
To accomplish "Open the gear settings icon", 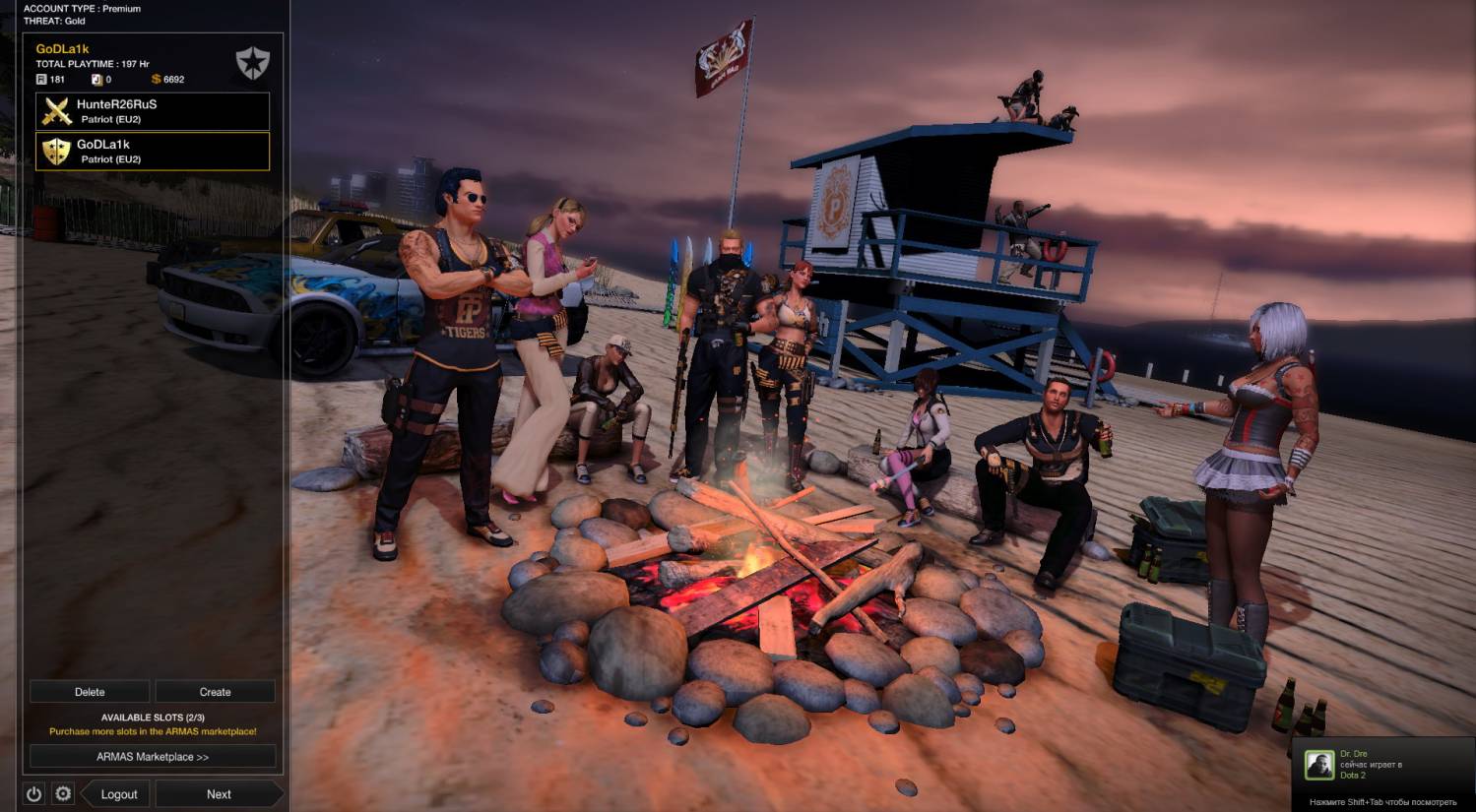I will coord(63,794).
